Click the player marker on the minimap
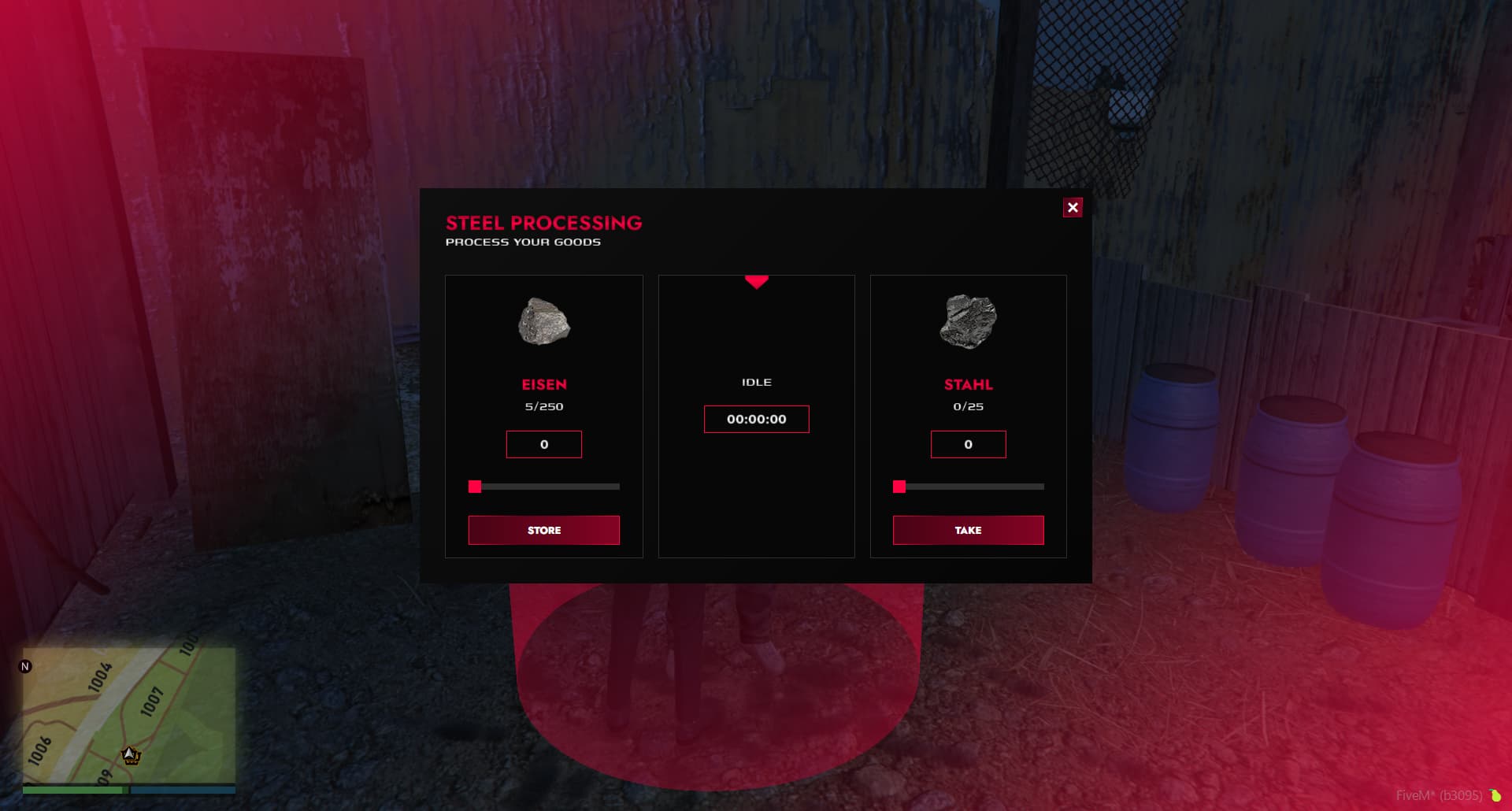Image resolution: width=1512 pixels, height=811 pixels. pos(130,756)
